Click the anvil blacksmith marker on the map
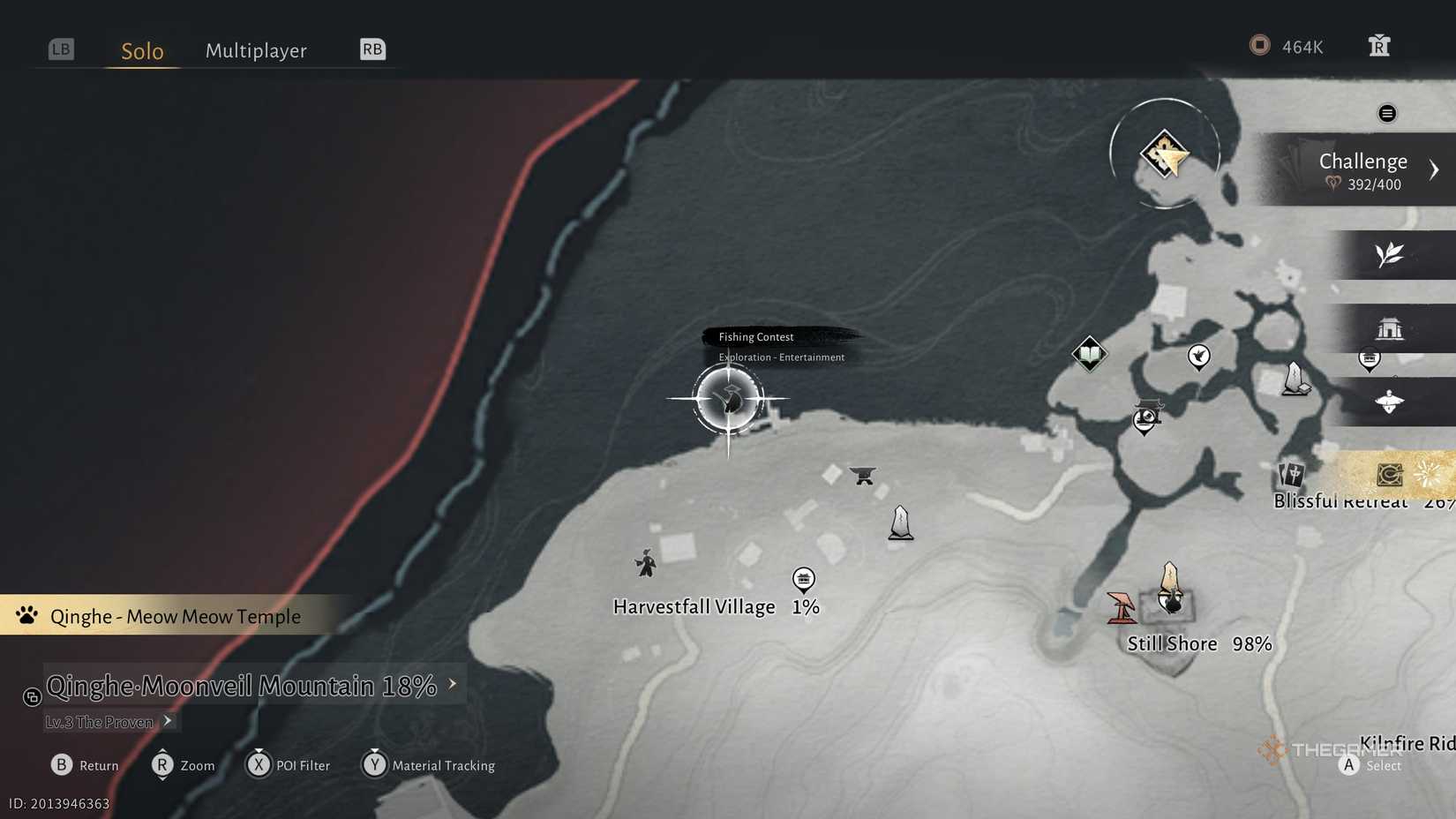 (x=862, y=474)
